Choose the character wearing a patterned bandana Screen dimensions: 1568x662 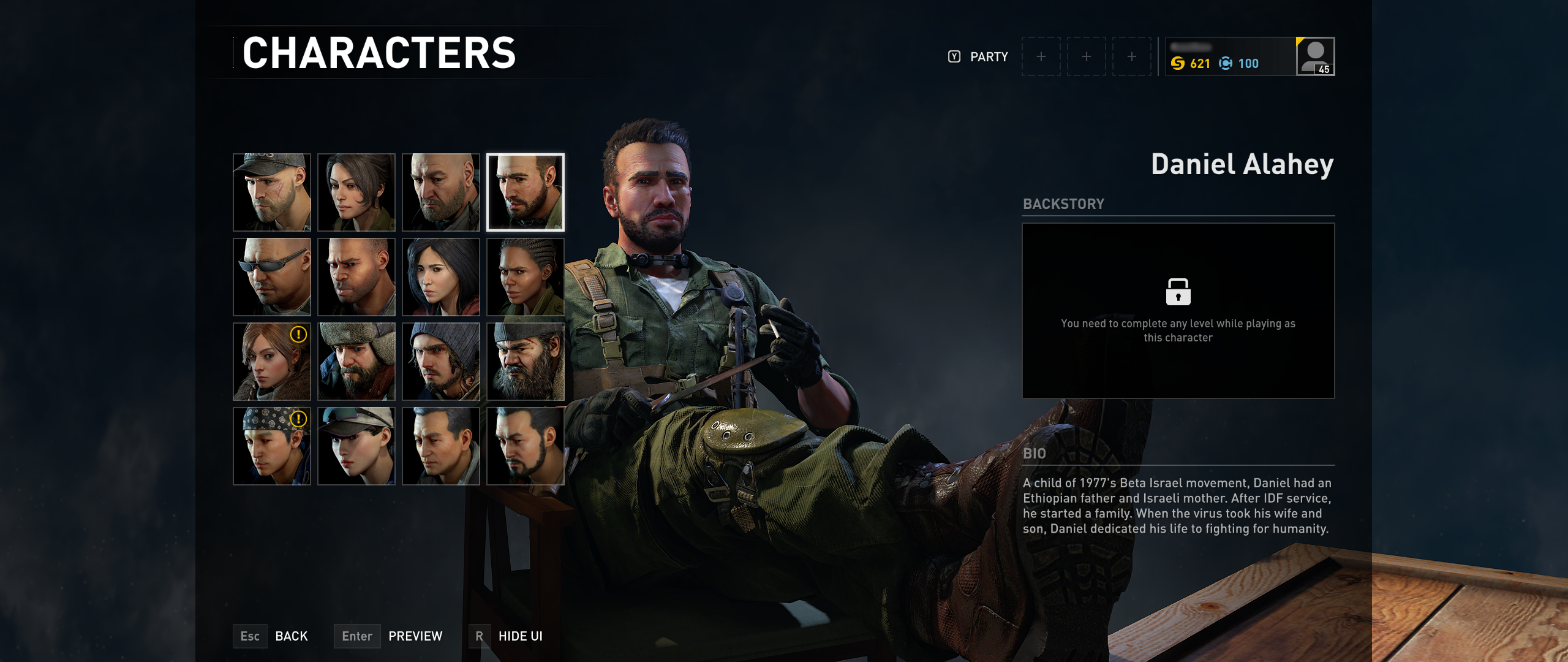click(272, 446)
